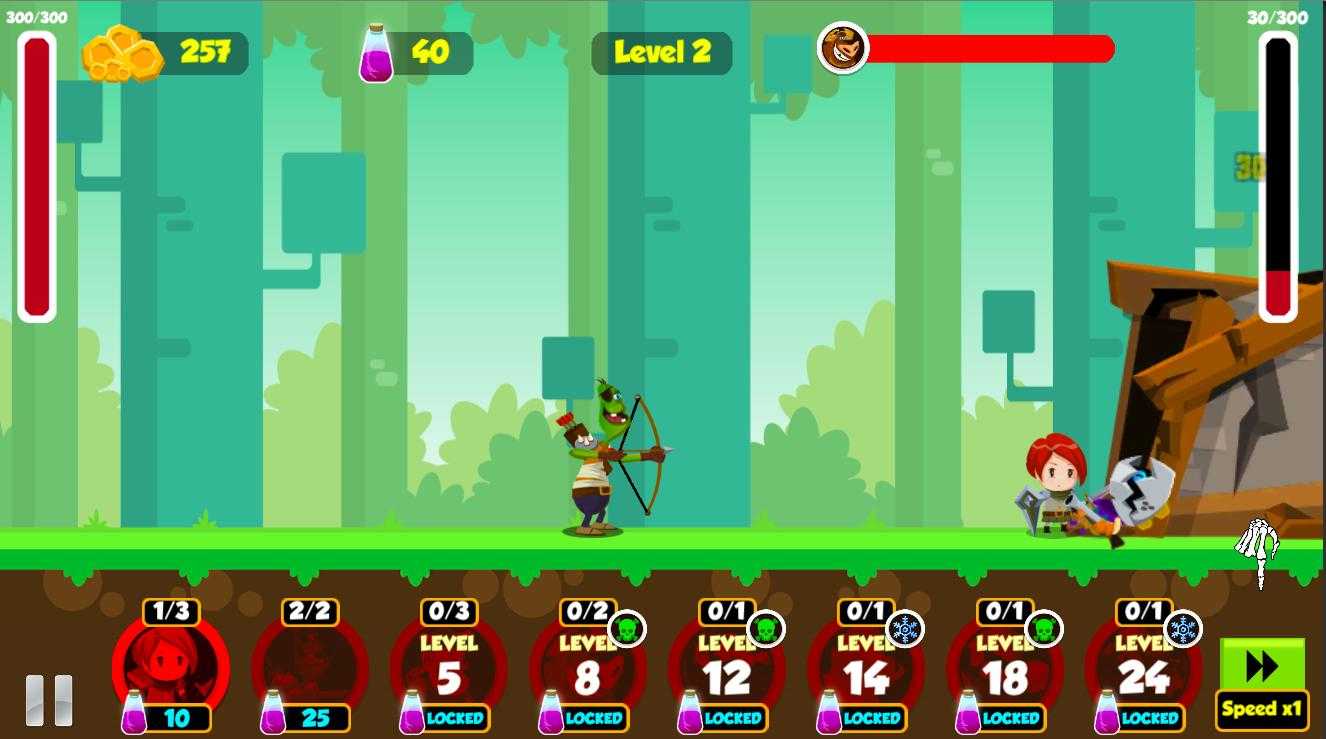Select the locked Level 5 unit slot

tap(449, 667)
